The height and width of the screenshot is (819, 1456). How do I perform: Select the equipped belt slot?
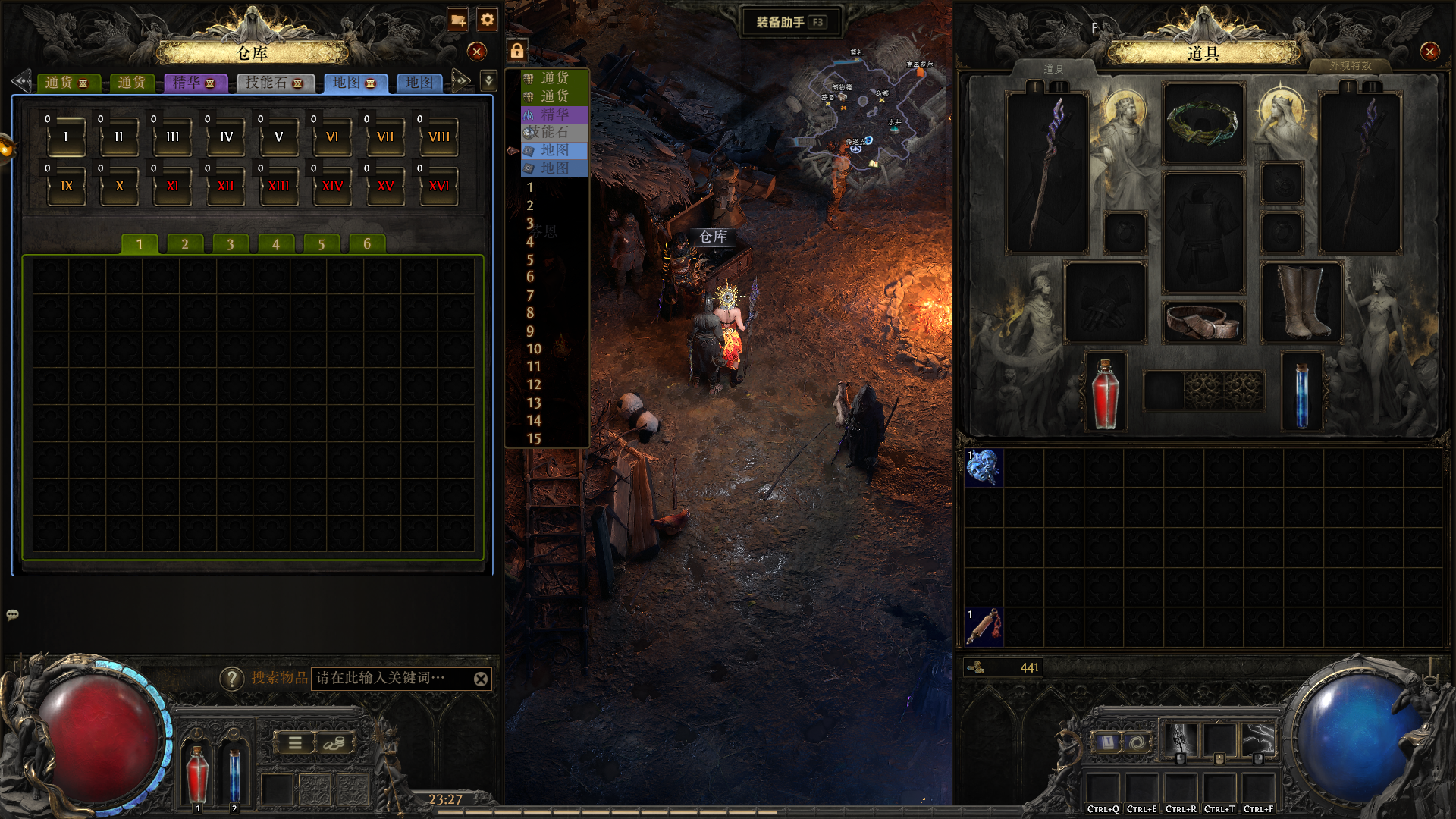[x=1203, y=322]
